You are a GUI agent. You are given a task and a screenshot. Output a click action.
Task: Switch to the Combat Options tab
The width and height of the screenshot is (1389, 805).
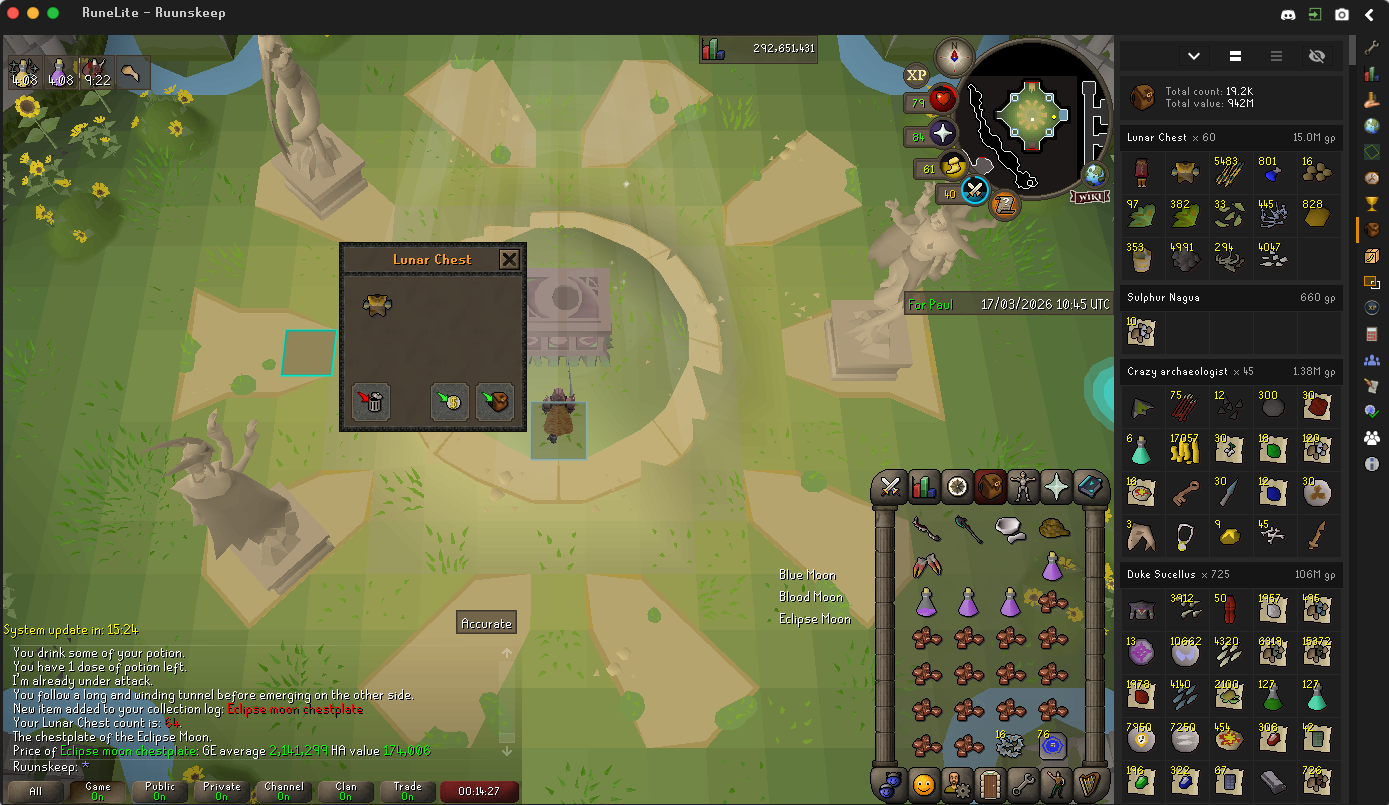[889, 487]
